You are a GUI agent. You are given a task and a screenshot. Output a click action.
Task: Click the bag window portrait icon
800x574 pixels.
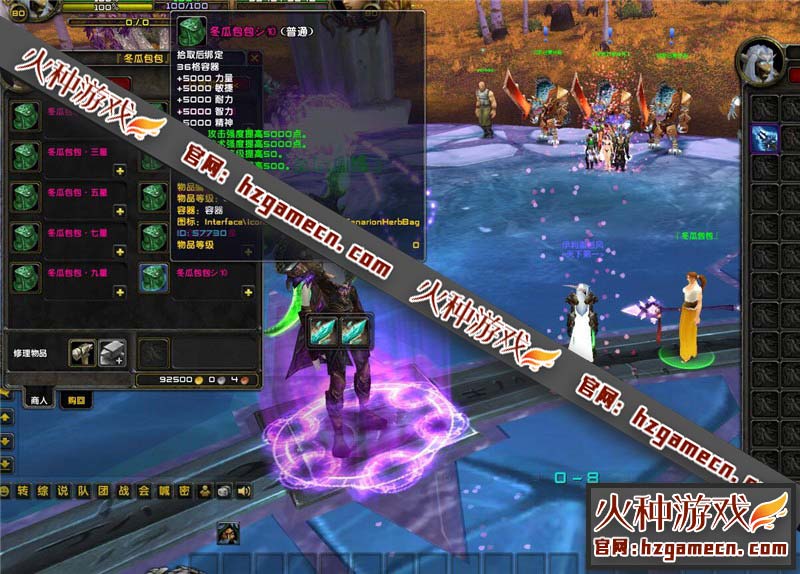[x=759, y=62]
